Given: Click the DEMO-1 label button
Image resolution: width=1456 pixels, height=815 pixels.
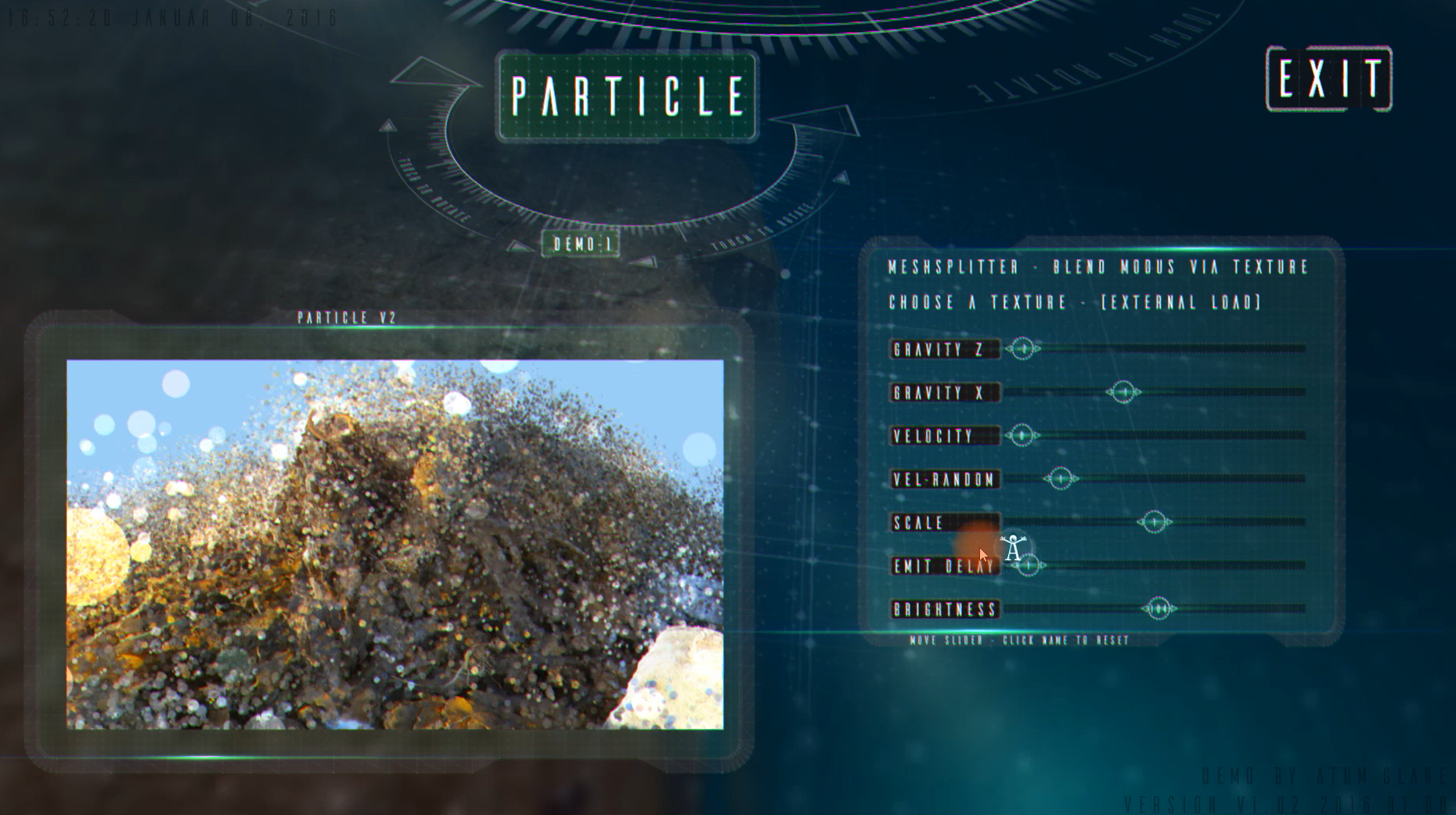Looking at the screenshot, I should pos(581,244).
